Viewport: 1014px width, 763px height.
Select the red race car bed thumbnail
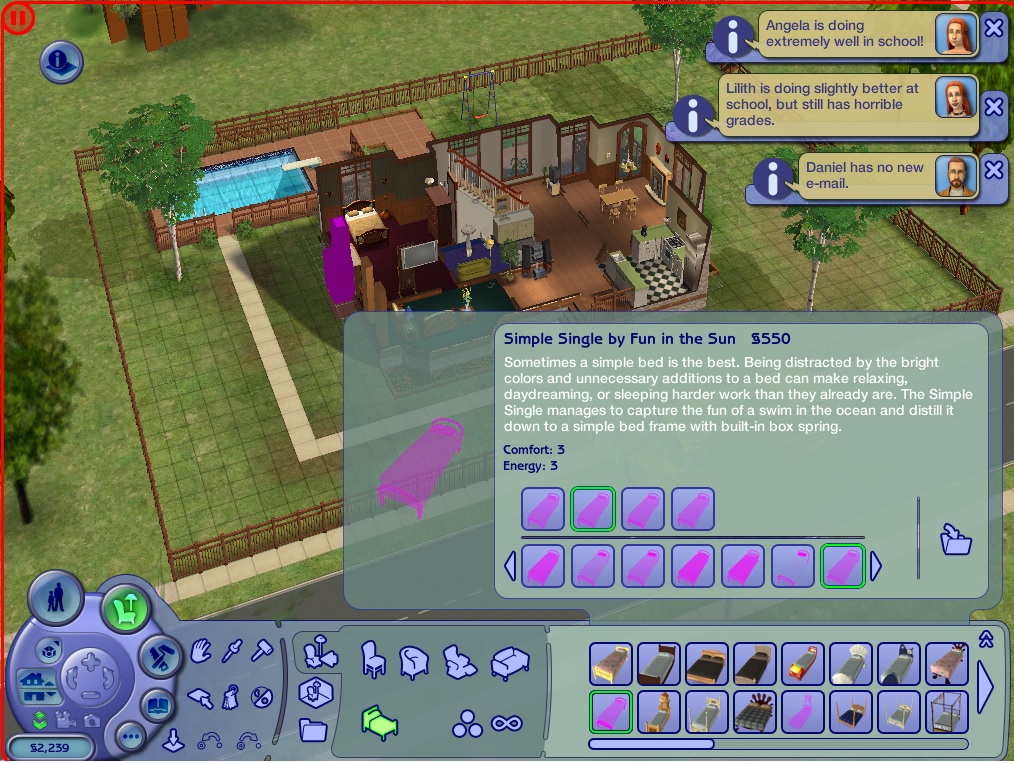click(802, 664)
